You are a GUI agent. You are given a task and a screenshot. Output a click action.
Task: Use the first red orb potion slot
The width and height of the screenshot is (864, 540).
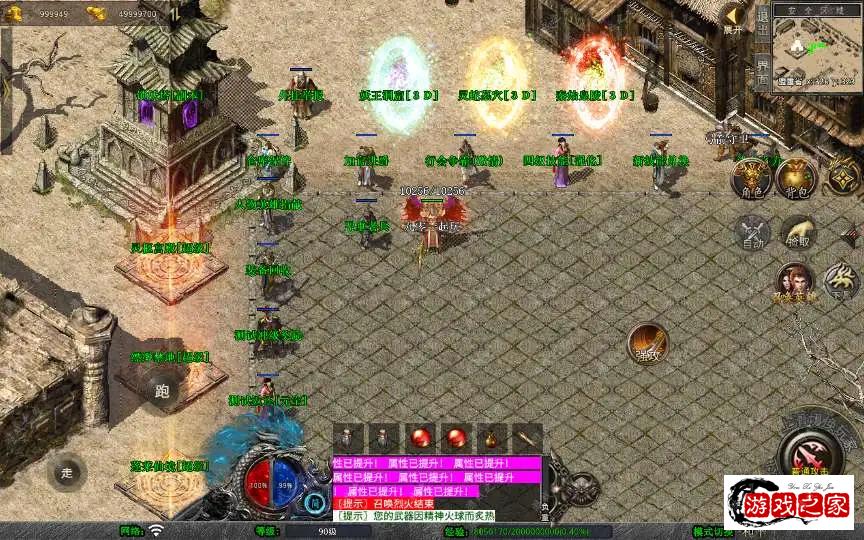420,438
